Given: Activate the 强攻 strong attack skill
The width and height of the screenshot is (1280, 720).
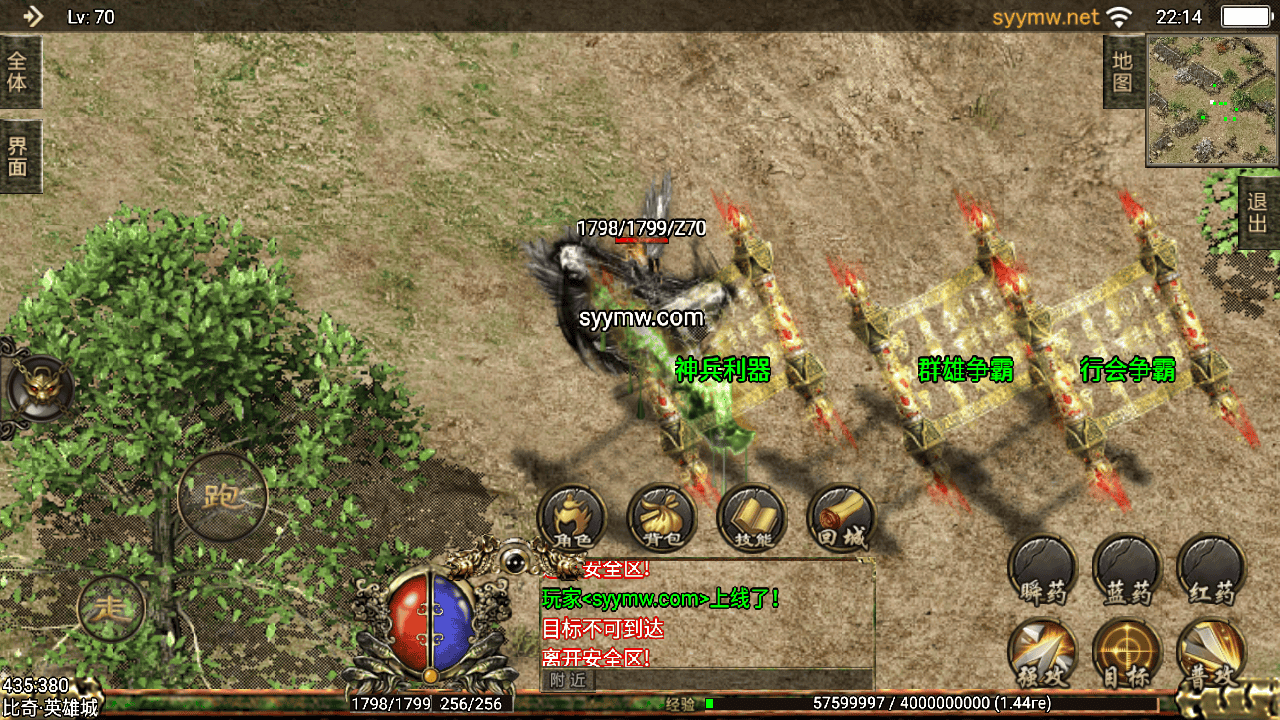Looking at the screenshot, I should click(1042, 655).
